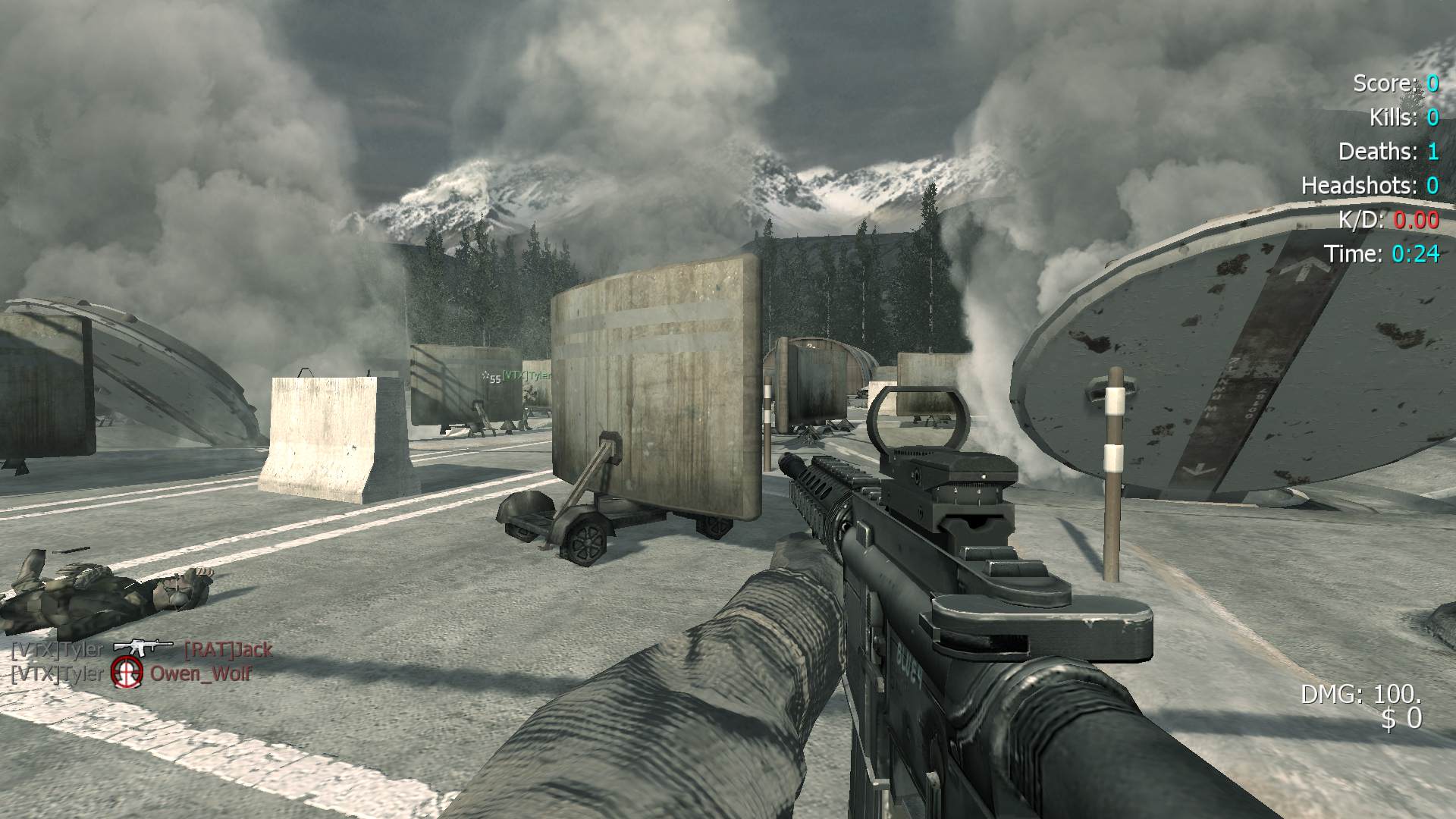
Task: Select Owen_Wolf's name in the kill feed
Action: 201,673
